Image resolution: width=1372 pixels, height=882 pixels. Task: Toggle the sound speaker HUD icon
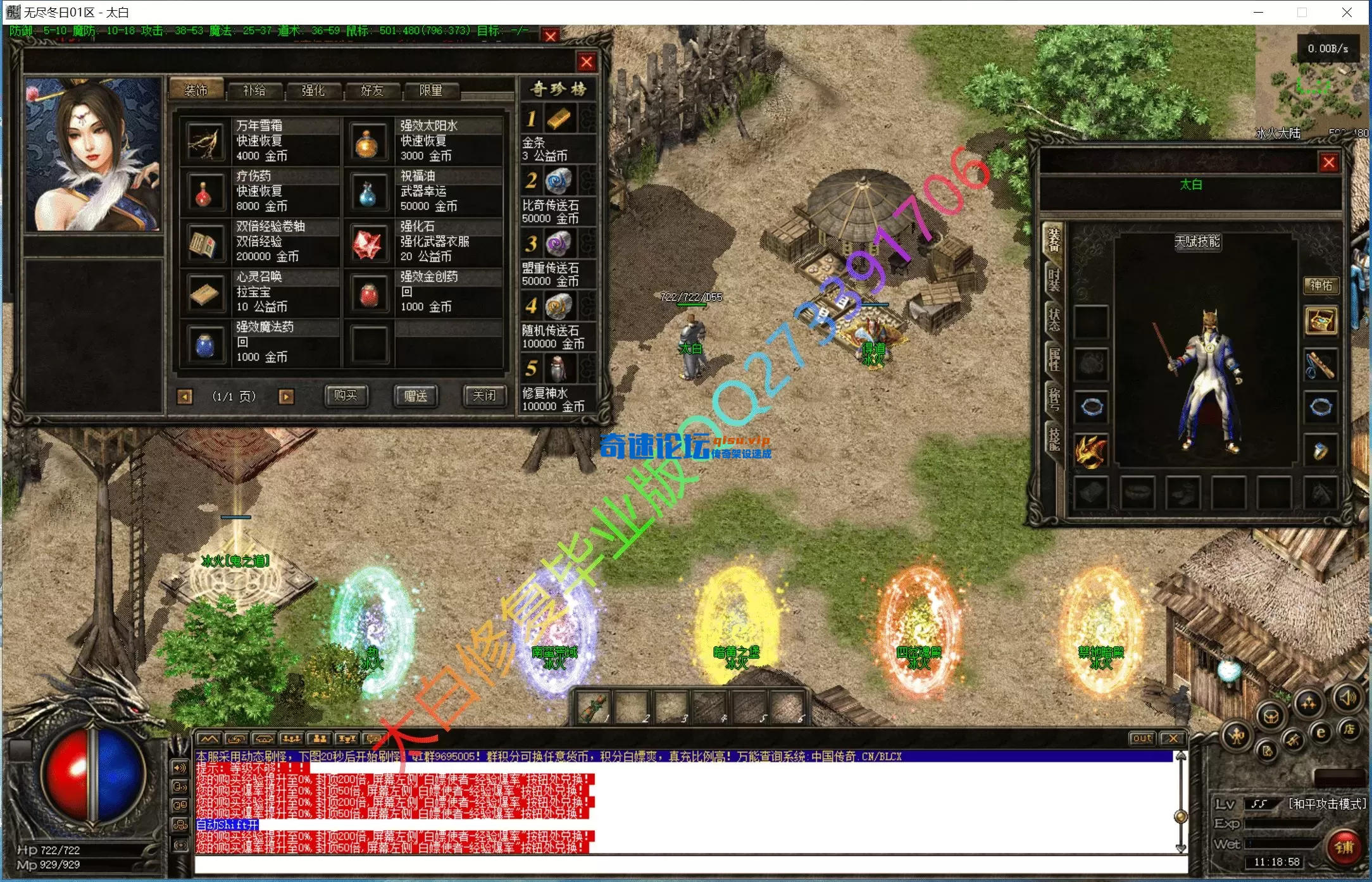click(1348, 698)
